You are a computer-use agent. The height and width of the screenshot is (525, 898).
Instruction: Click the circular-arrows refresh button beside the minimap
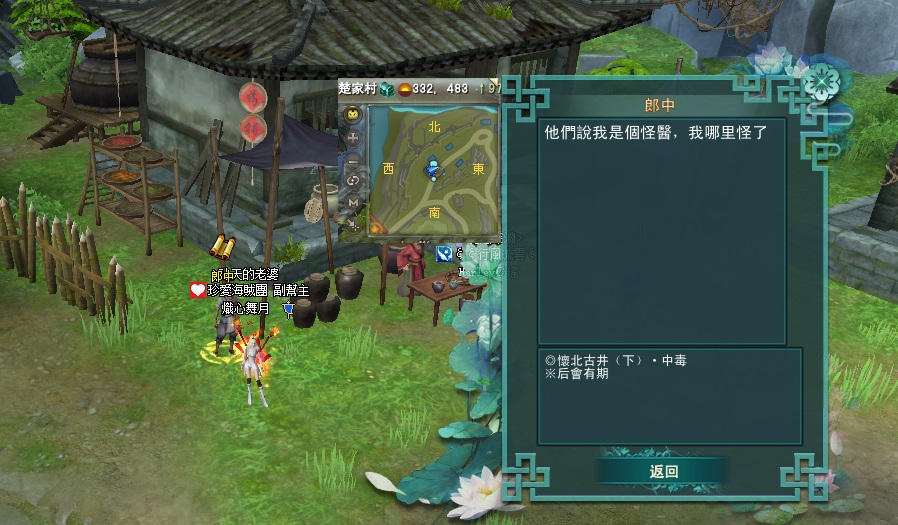tap(353, 181)
